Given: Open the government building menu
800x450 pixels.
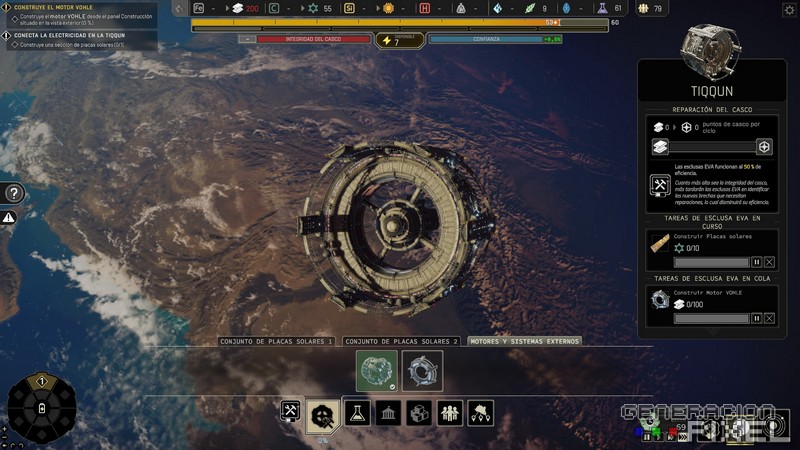Looking at the screenshot, I should (x=388, y=412).
